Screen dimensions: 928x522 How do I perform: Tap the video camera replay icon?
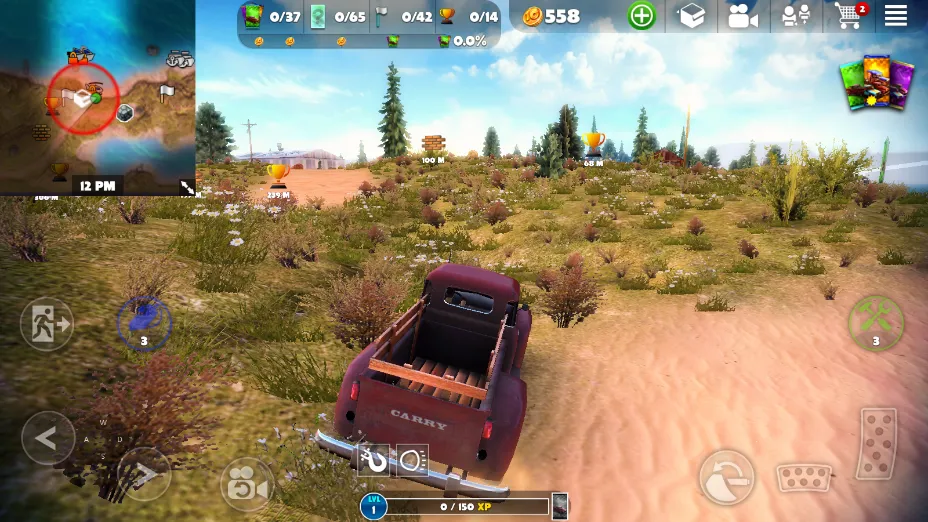coord(743,16)
